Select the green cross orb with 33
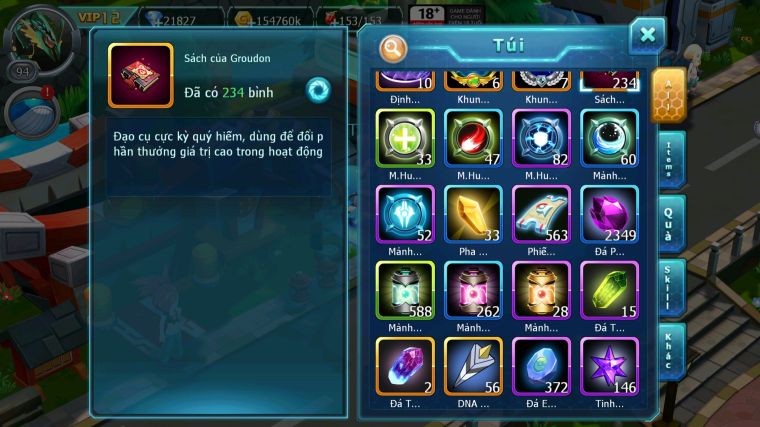The height and width of the screenshot is (427, 760). pos(405,138)
